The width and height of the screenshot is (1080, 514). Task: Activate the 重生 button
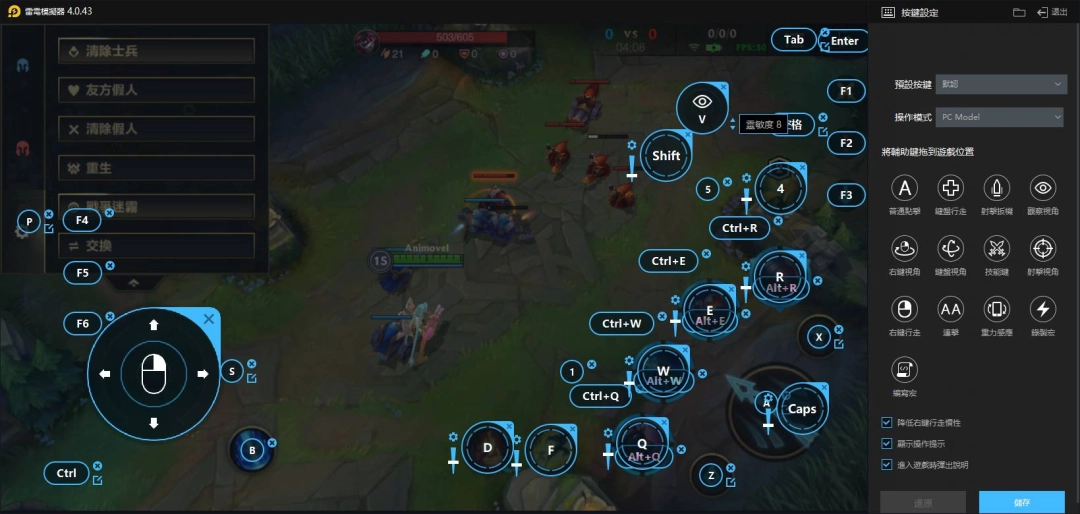[x=156, y=168]
